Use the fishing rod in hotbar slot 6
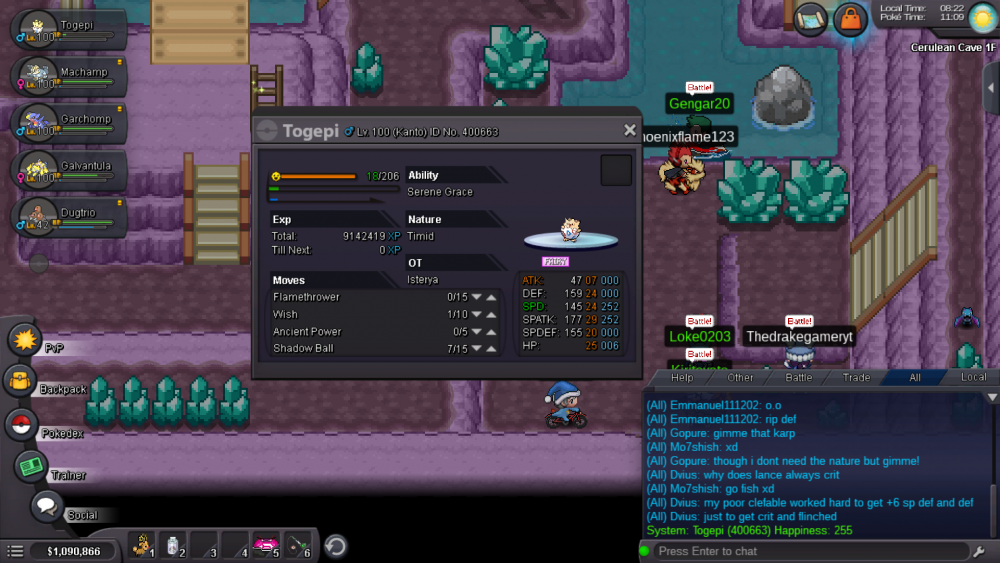Image resolution: width=1000 pixels, height=563 pixels. 299,546
